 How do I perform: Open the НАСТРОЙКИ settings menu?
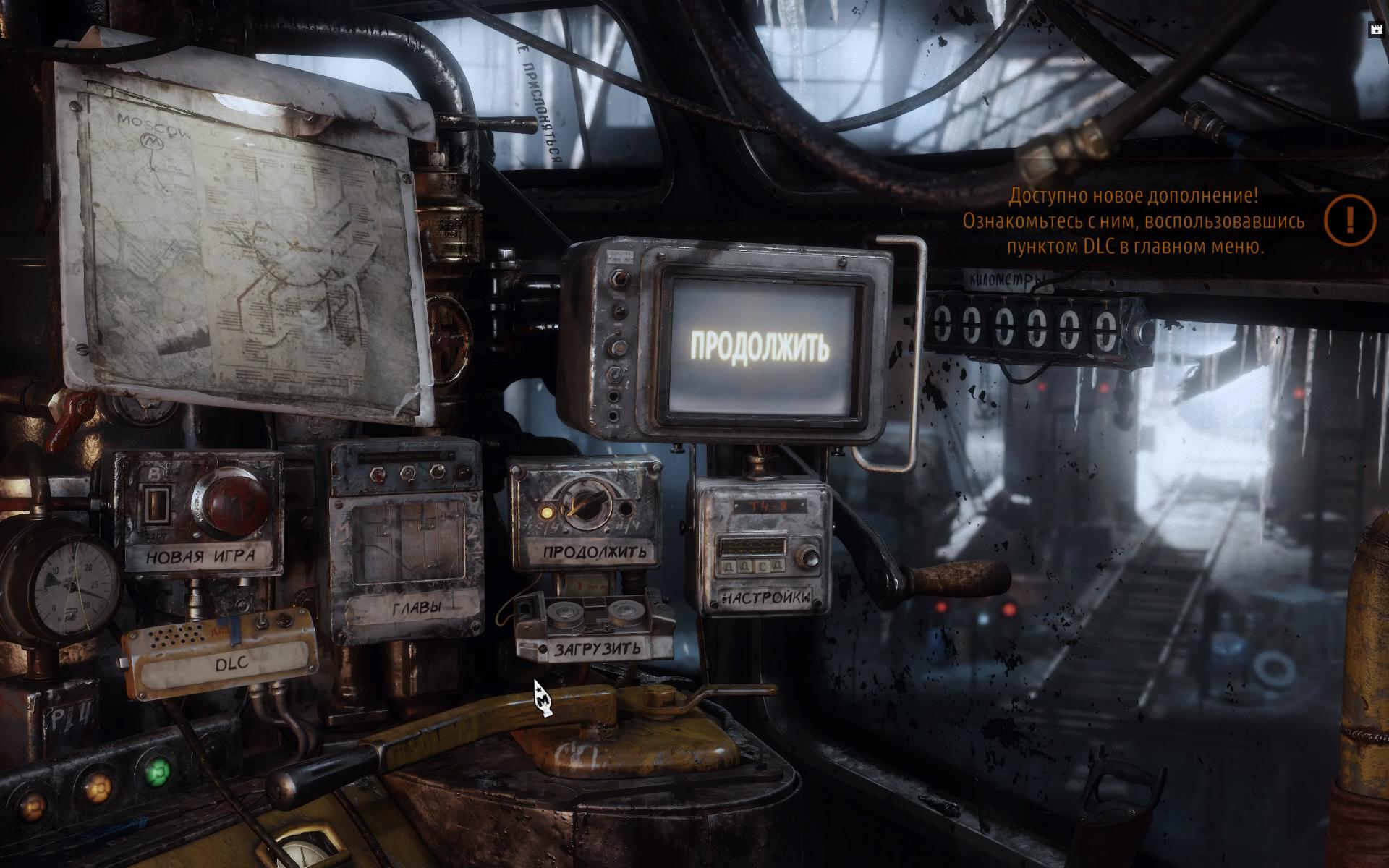click(765, 598)
